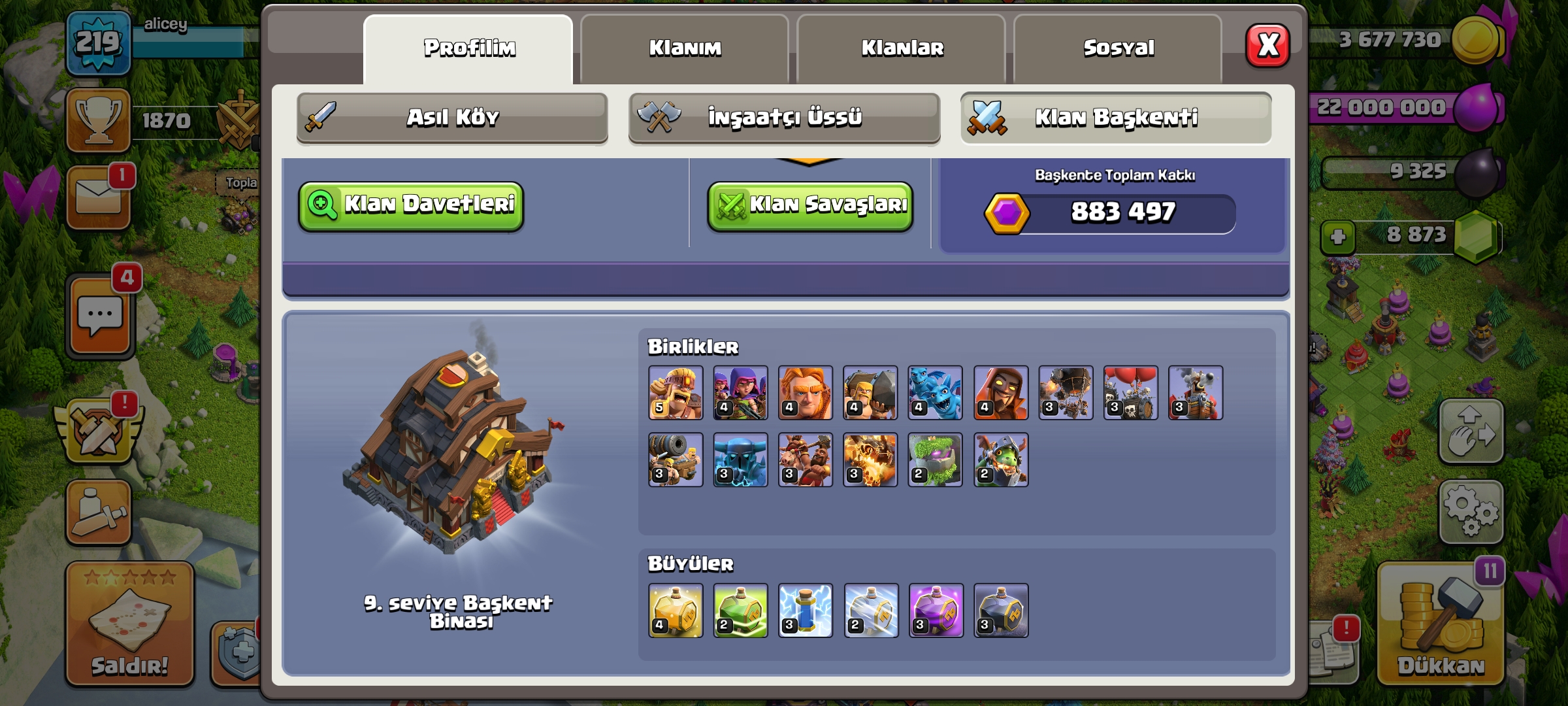Open Klan Savaşları

[810, 206]
